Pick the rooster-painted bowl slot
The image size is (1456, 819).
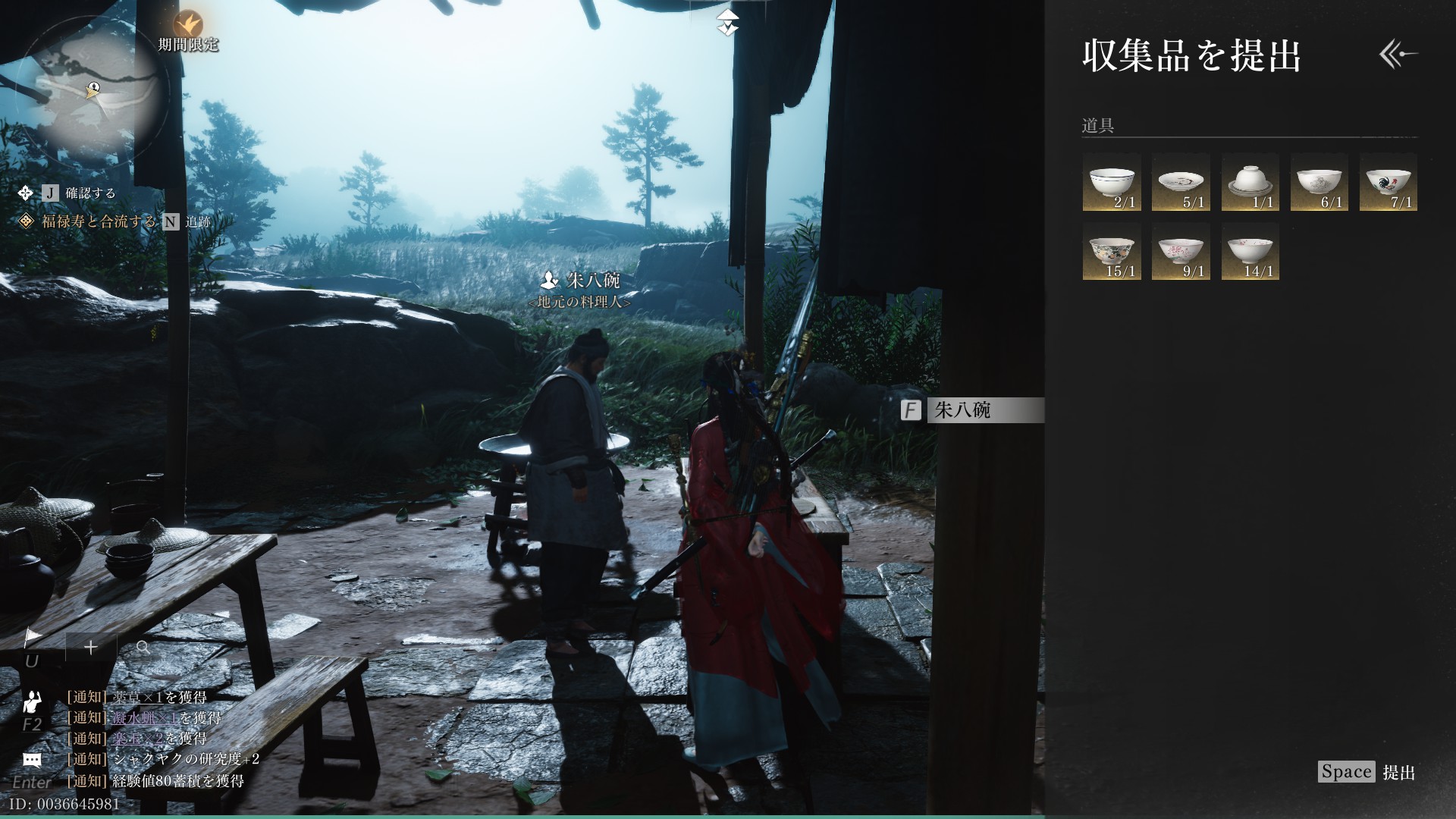1388,183
